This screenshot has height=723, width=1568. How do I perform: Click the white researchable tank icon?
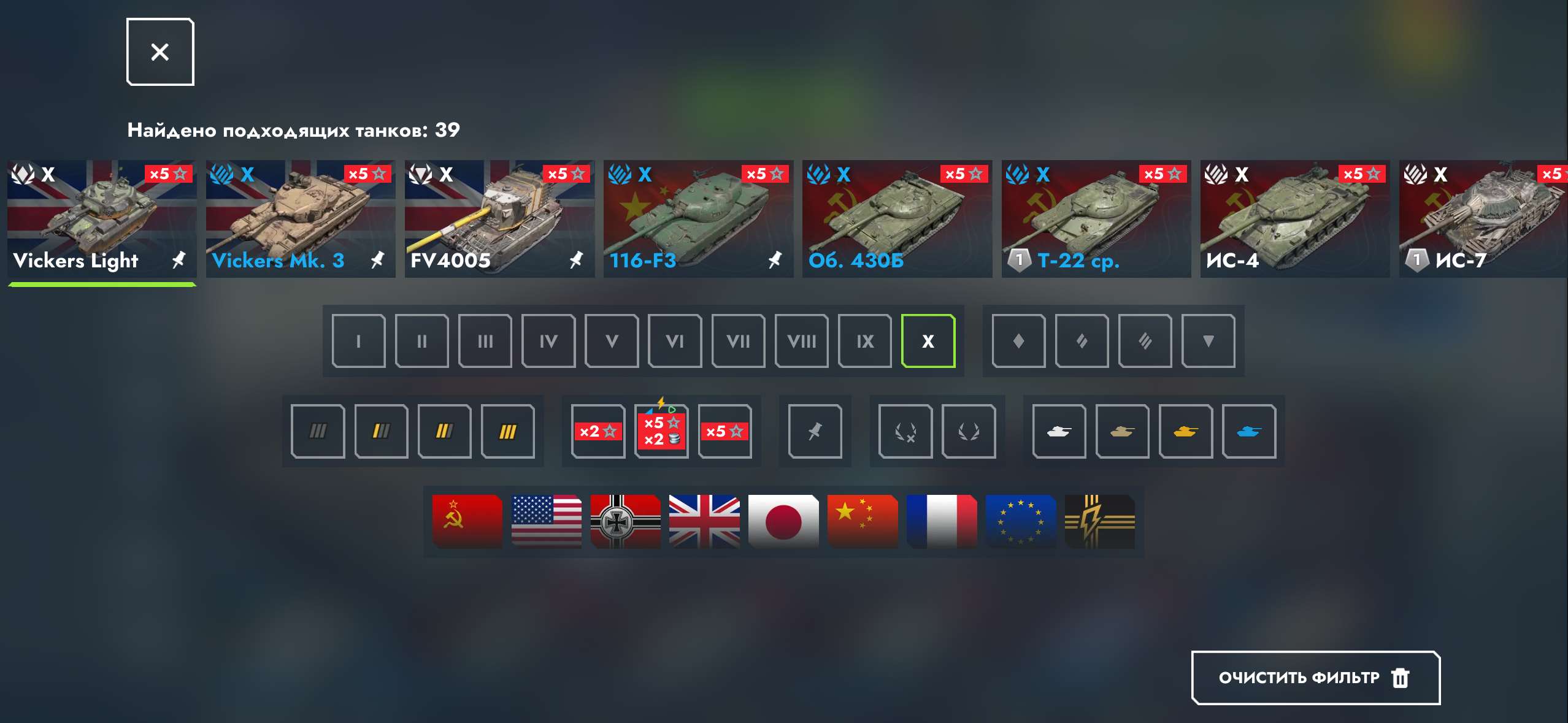coord(1059,431)
